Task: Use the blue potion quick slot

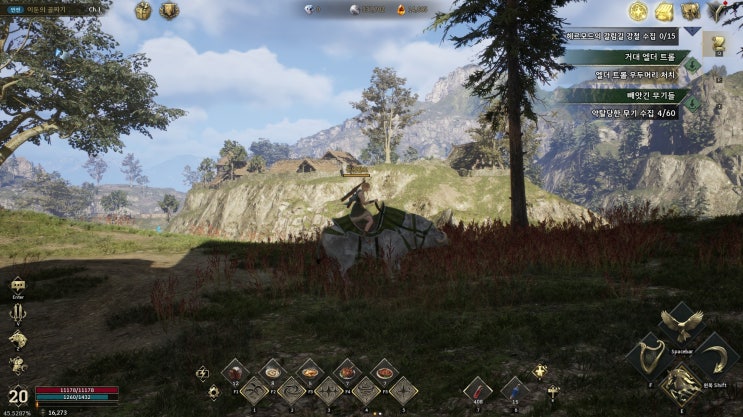Action: 515,390
